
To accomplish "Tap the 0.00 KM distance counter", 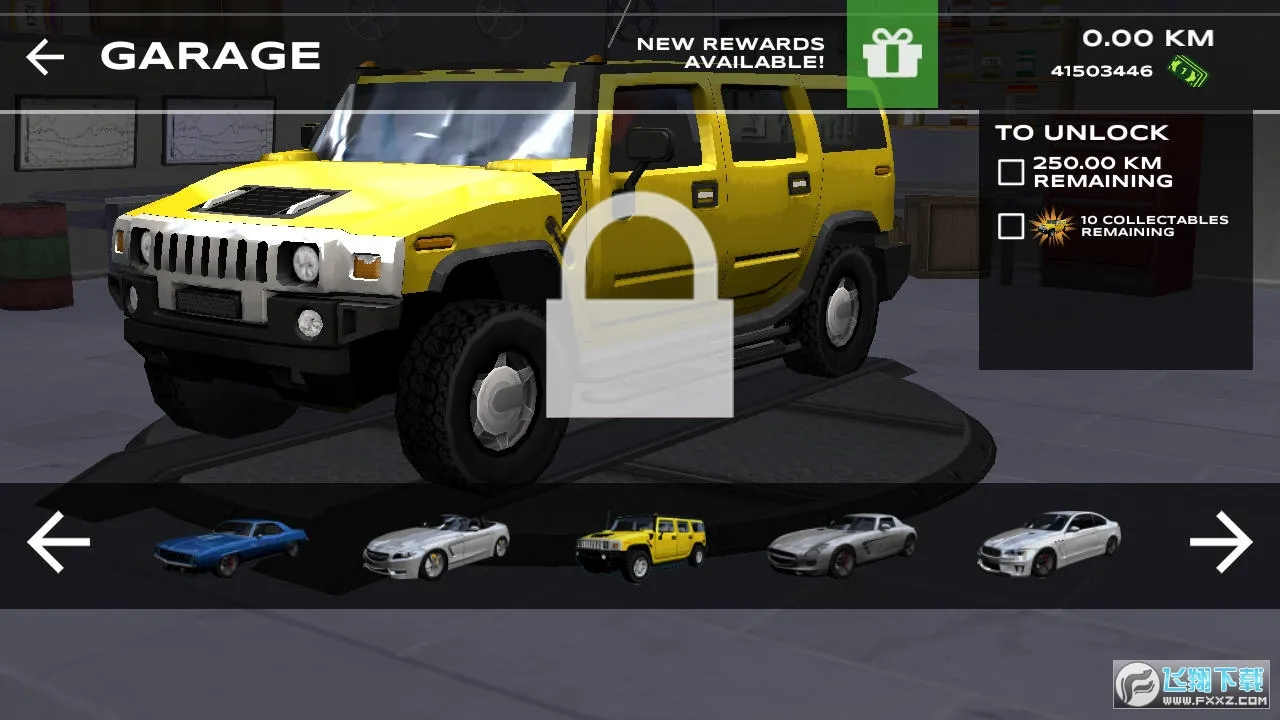I will [1148, 38].
